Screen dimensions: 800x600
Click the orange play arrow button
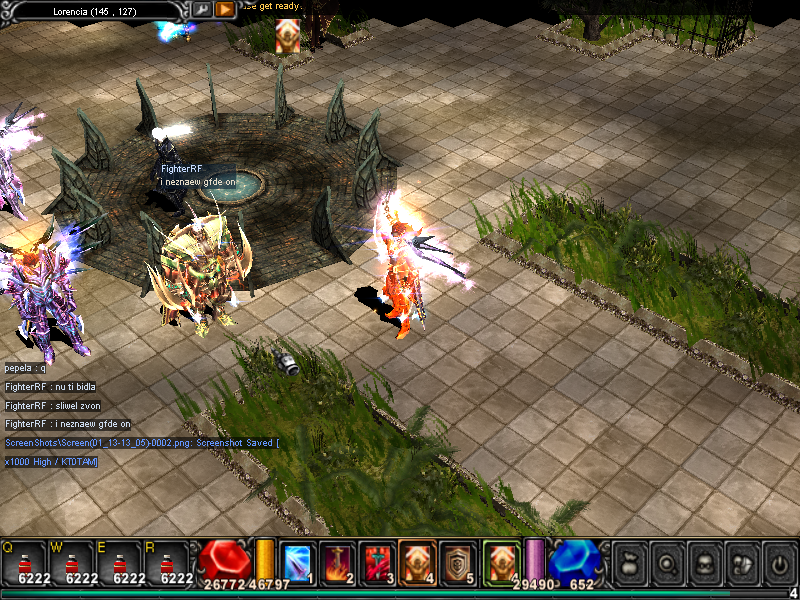(225, 9)
